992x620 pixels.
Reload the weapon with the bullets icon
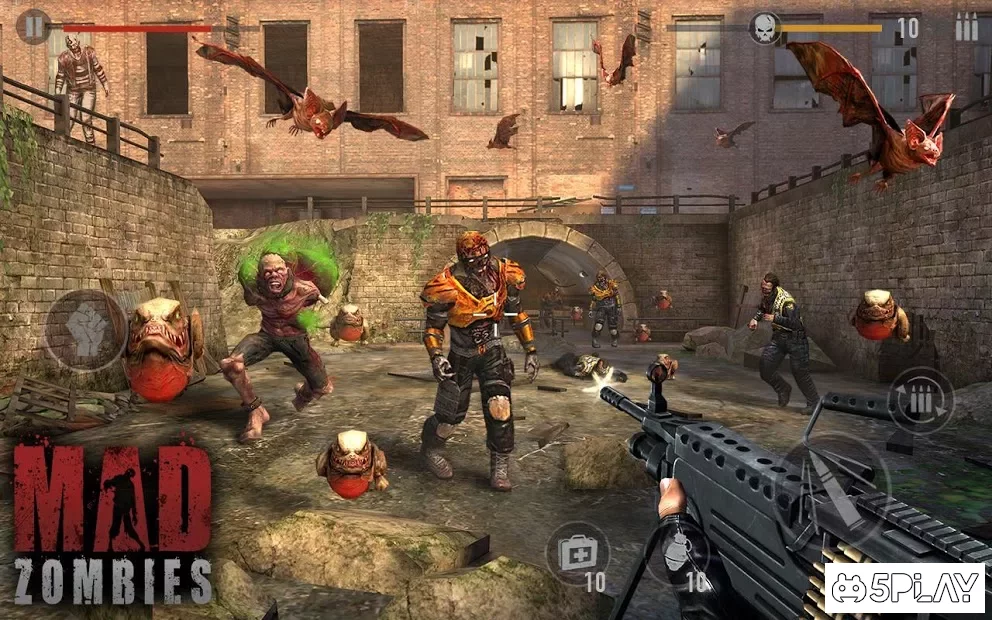(920, 401)
